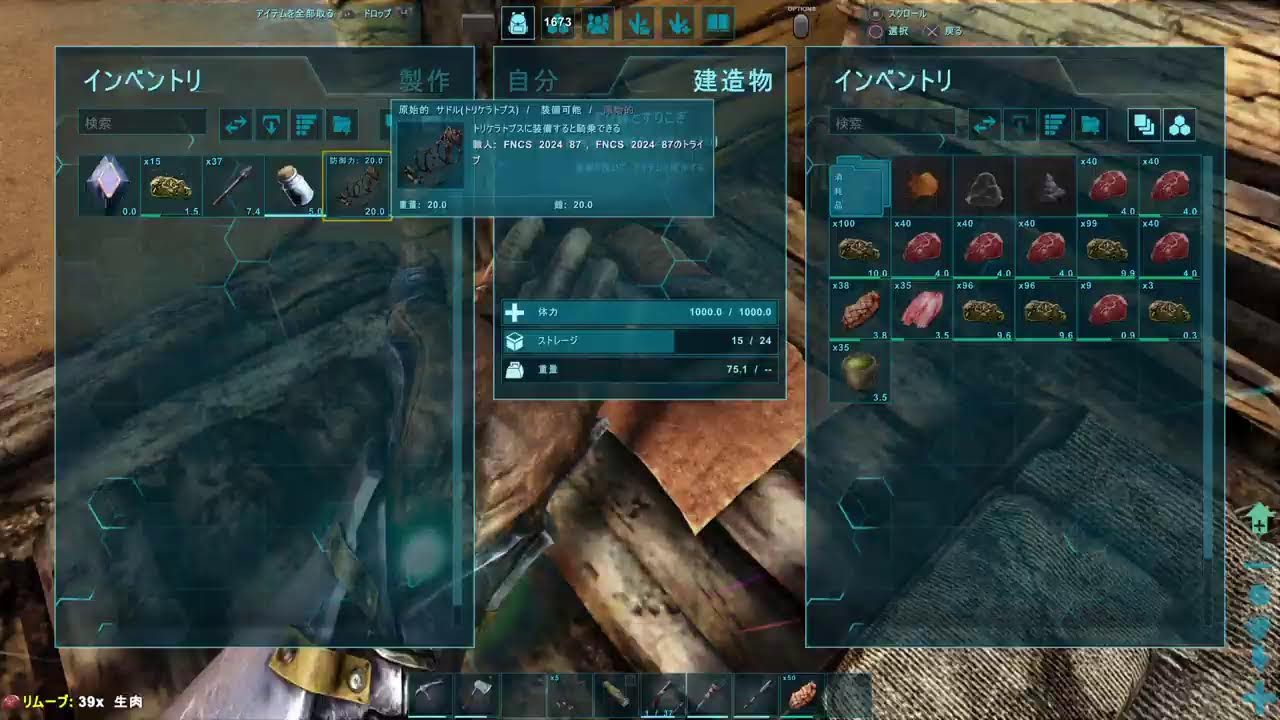Viewport: 1280px width, 720px height.
Task: Click the 体力 health bar showing 1000/1000
Action: tap(640, 311)
